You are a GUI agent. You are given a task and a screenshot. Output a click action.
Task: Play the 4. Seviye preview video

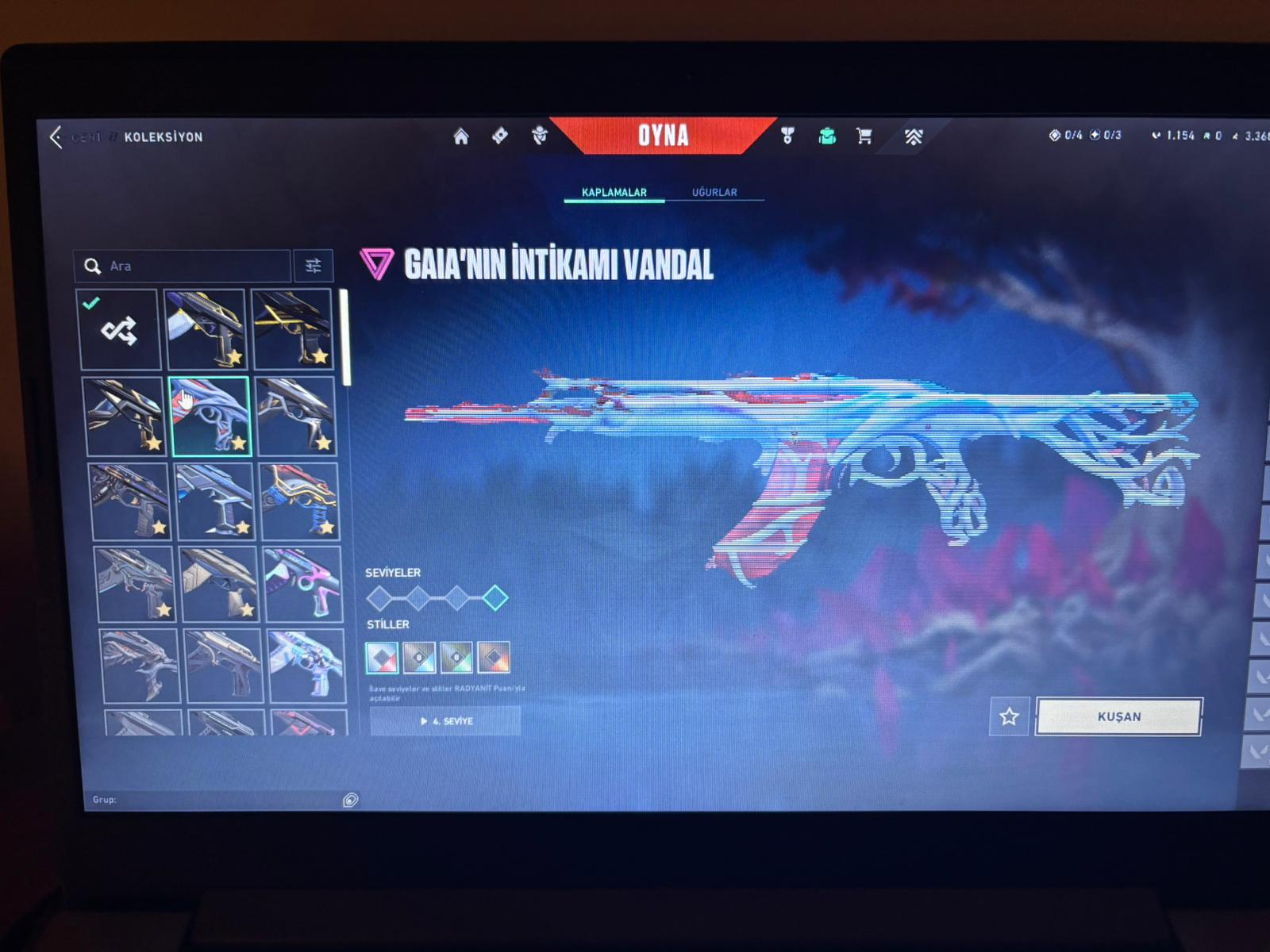[x=445, y=721]
